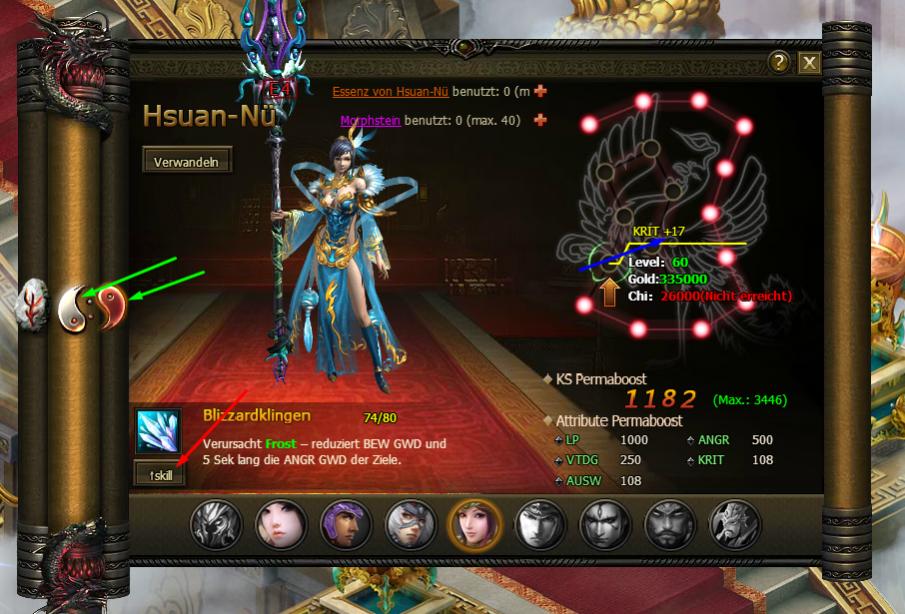905x614 pixels.
Task: Choose the last grey monster-faced portrait
Action: (x=733, y=525)
